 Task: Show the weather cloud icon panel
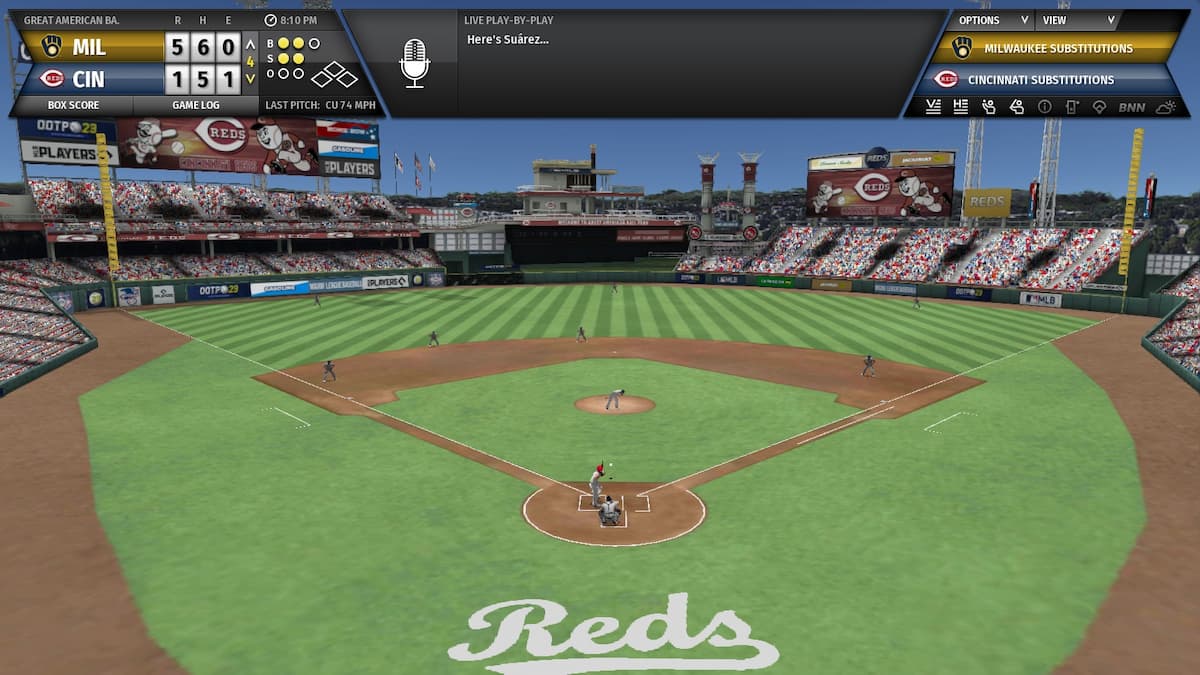tap(1165, 107)
